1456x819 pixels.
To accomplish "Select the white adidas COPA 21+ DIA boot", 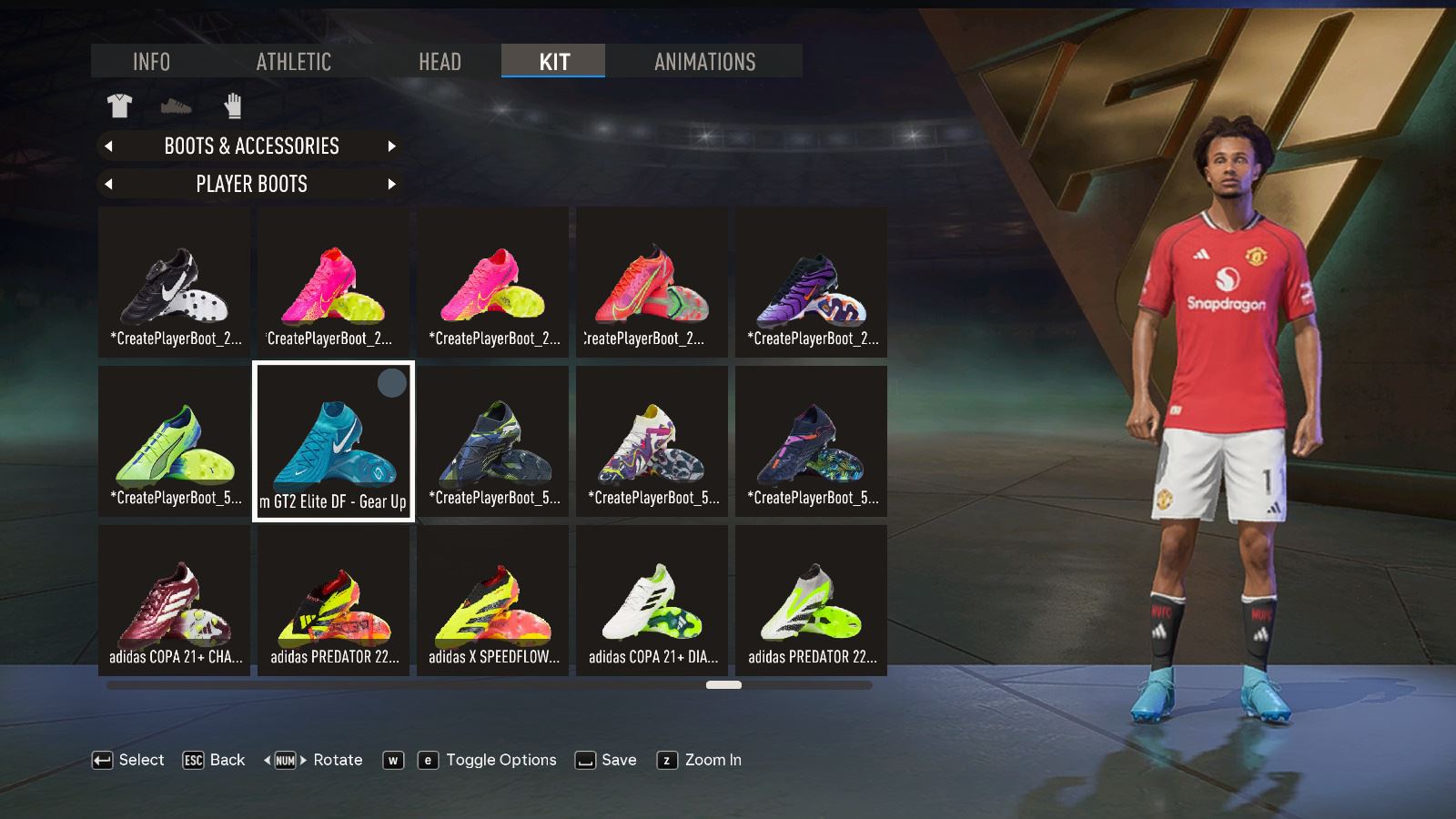I will (652, 601).
